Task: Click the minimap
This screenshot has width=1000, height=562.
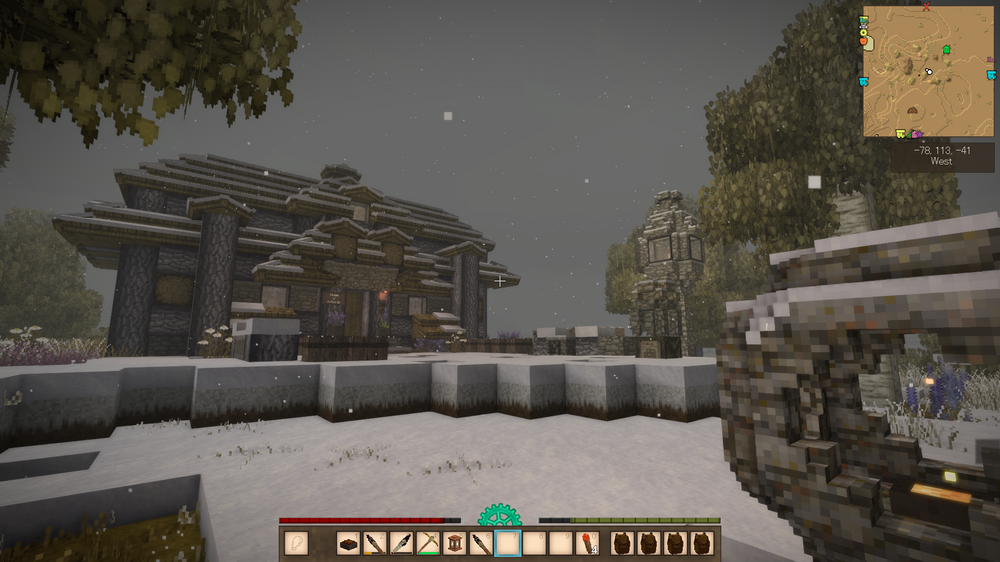Action: (x=928, y=72)
